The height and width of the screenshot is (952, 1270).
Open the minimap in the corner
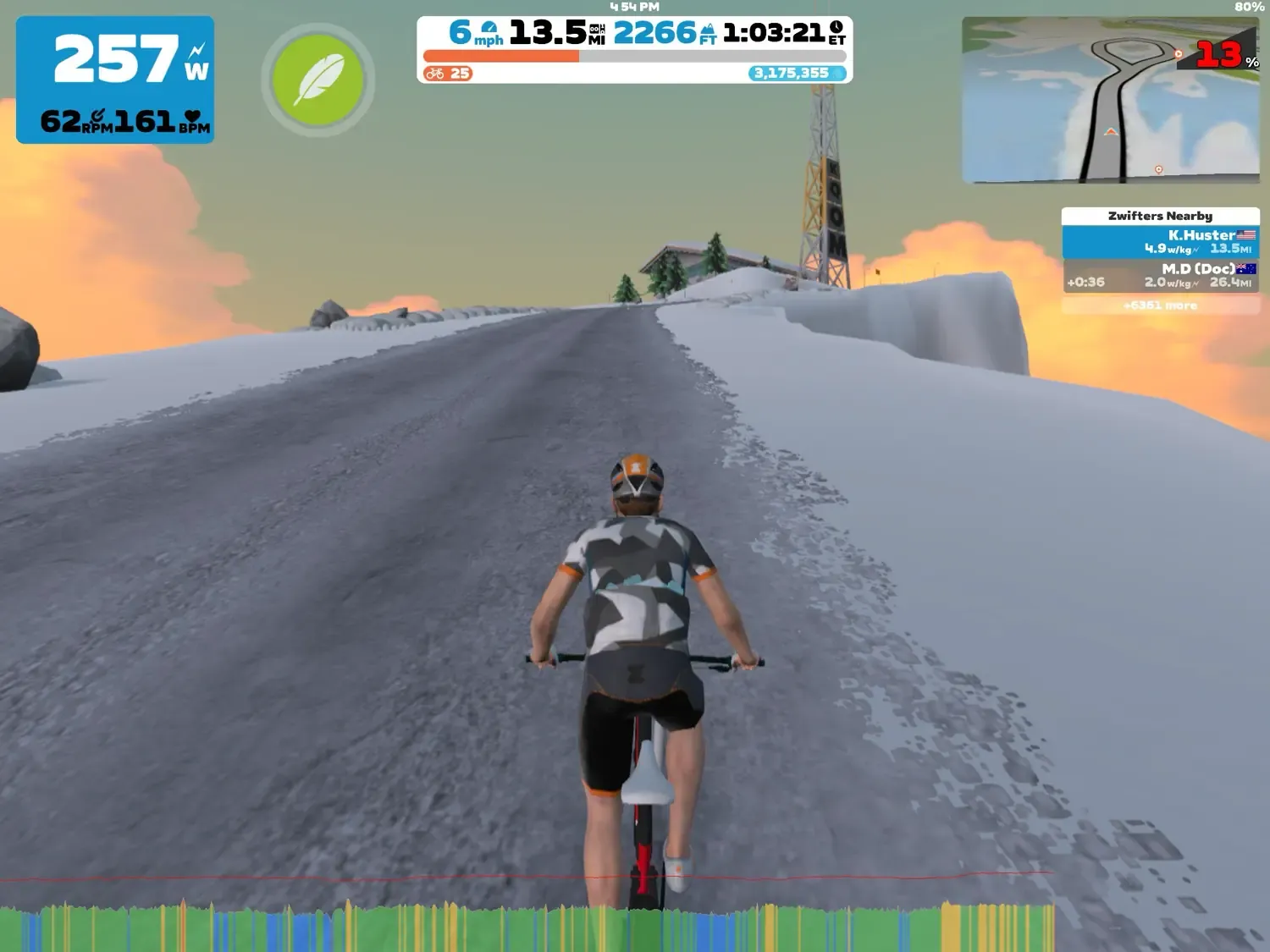point(1110,99)
